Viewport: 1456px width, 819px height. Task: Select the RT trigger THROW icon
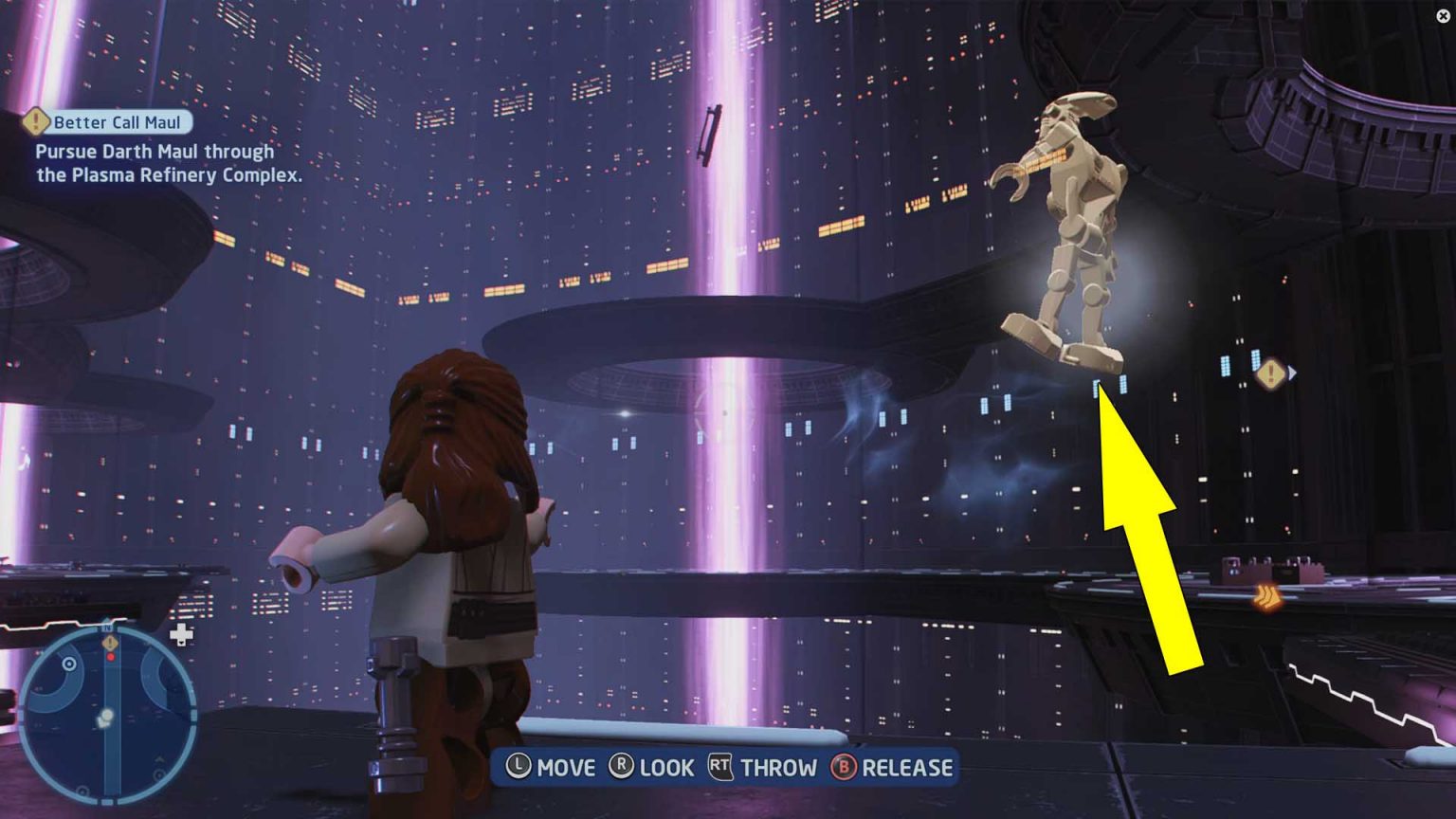[x=719, y=768]
